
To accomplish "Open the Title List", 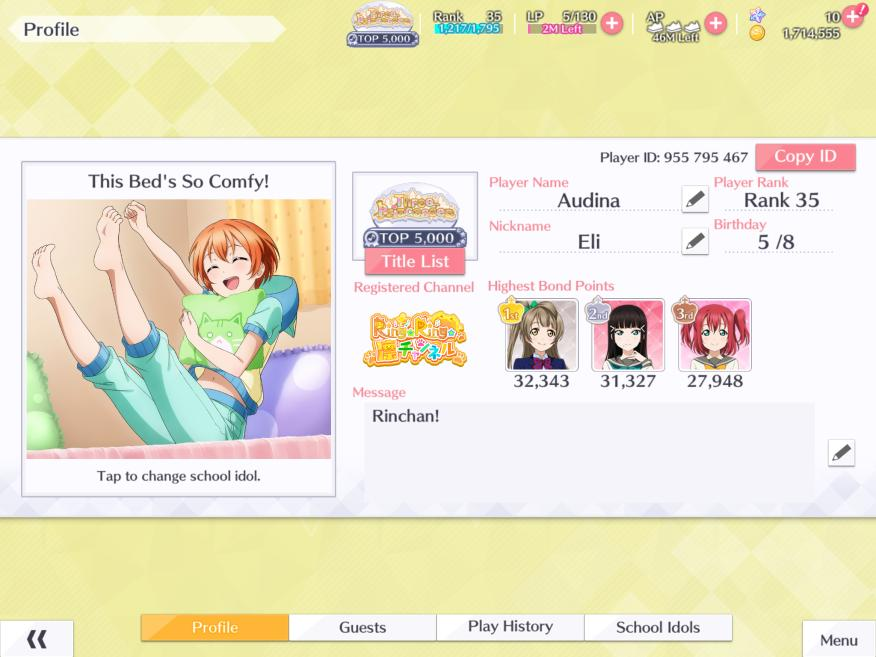I will pyautogui.click(x=415, y=262).
